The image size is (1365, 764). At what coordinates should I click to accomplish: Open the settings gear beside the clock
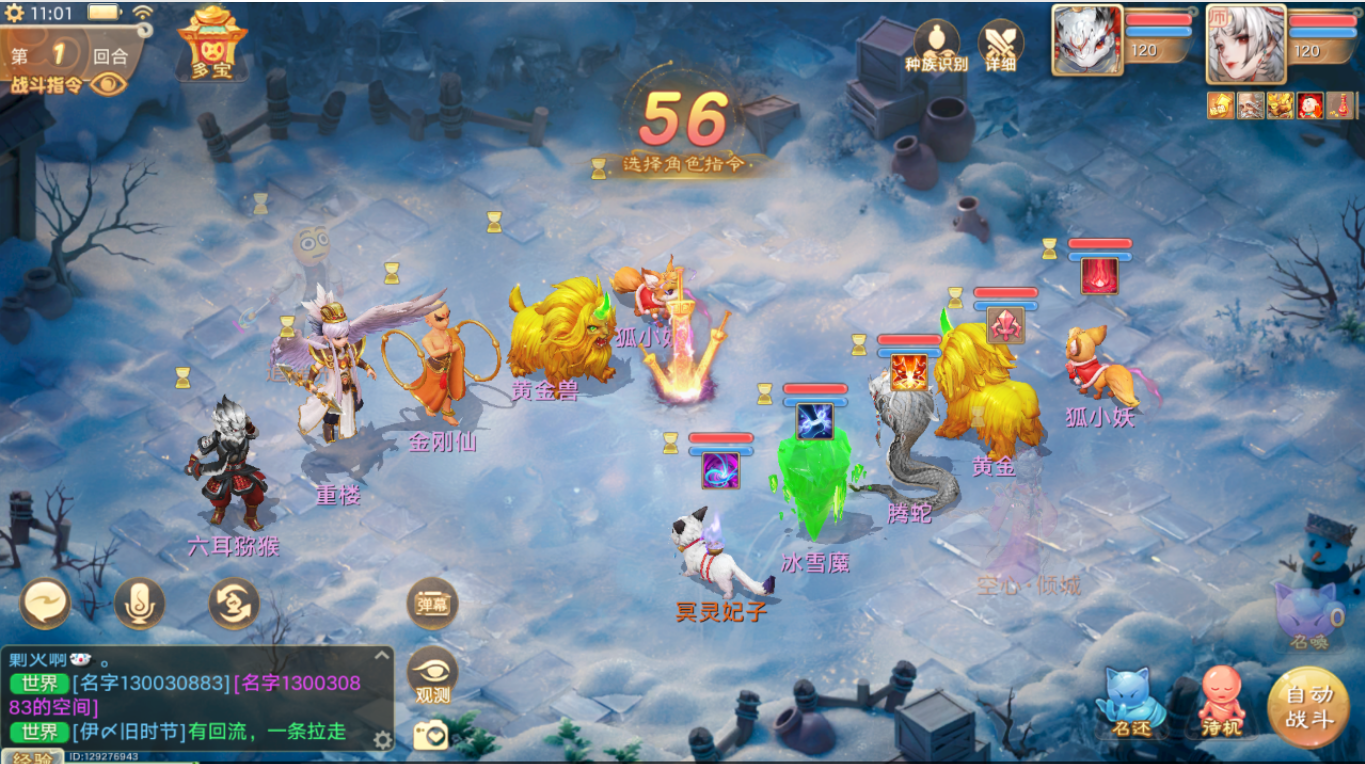14,13
